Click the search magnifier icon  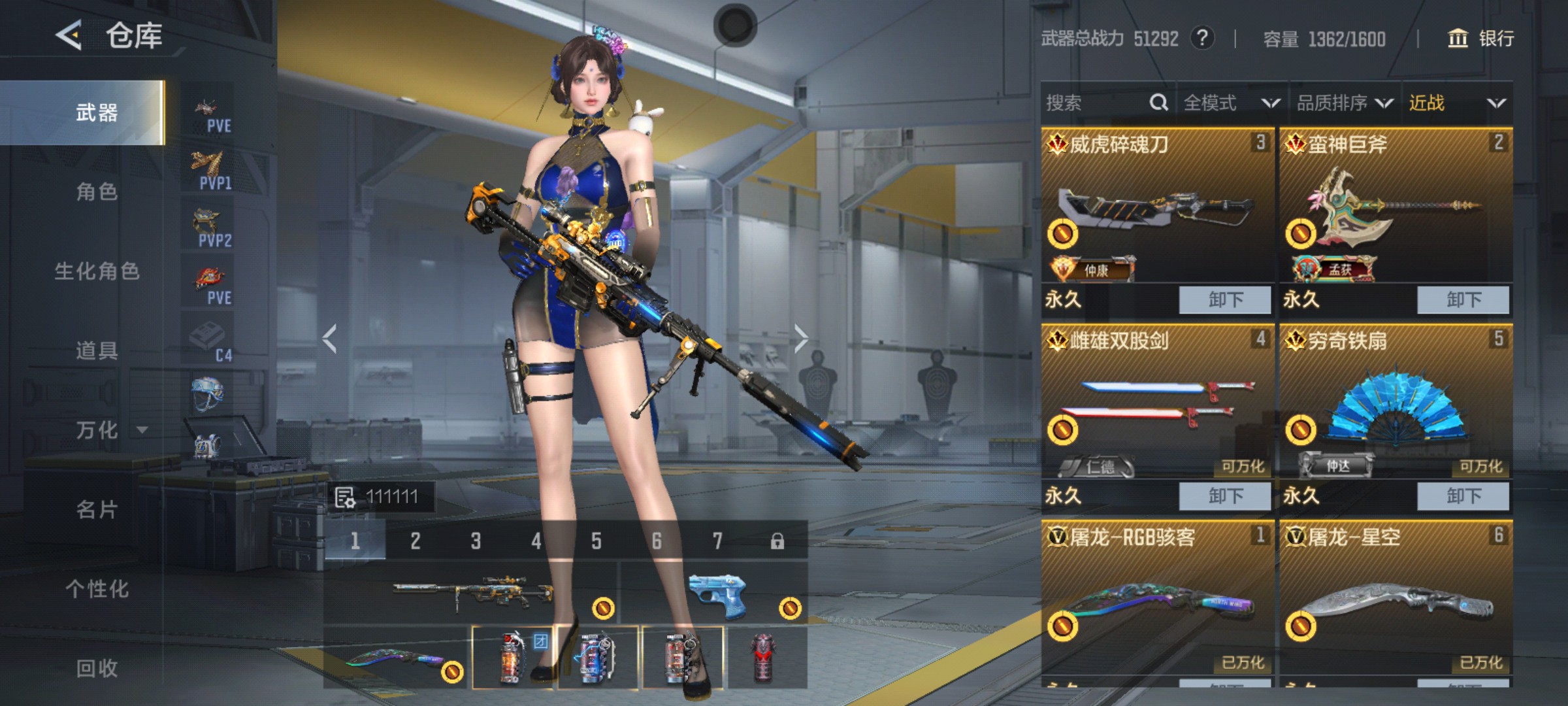pos(1158,103)
